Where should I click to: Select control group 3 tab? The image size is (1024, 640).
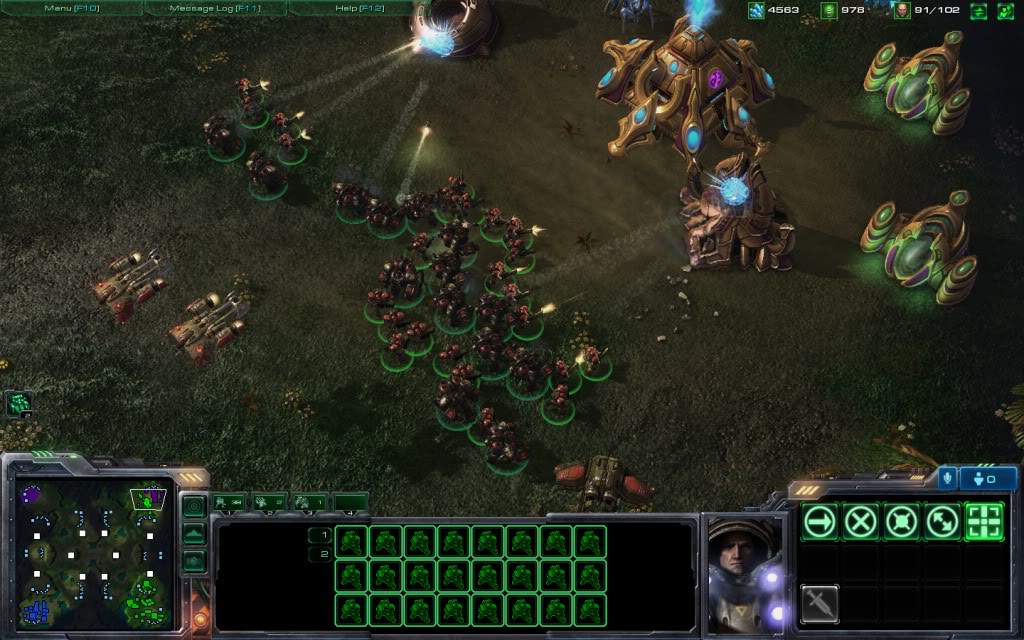pos(310,502)
